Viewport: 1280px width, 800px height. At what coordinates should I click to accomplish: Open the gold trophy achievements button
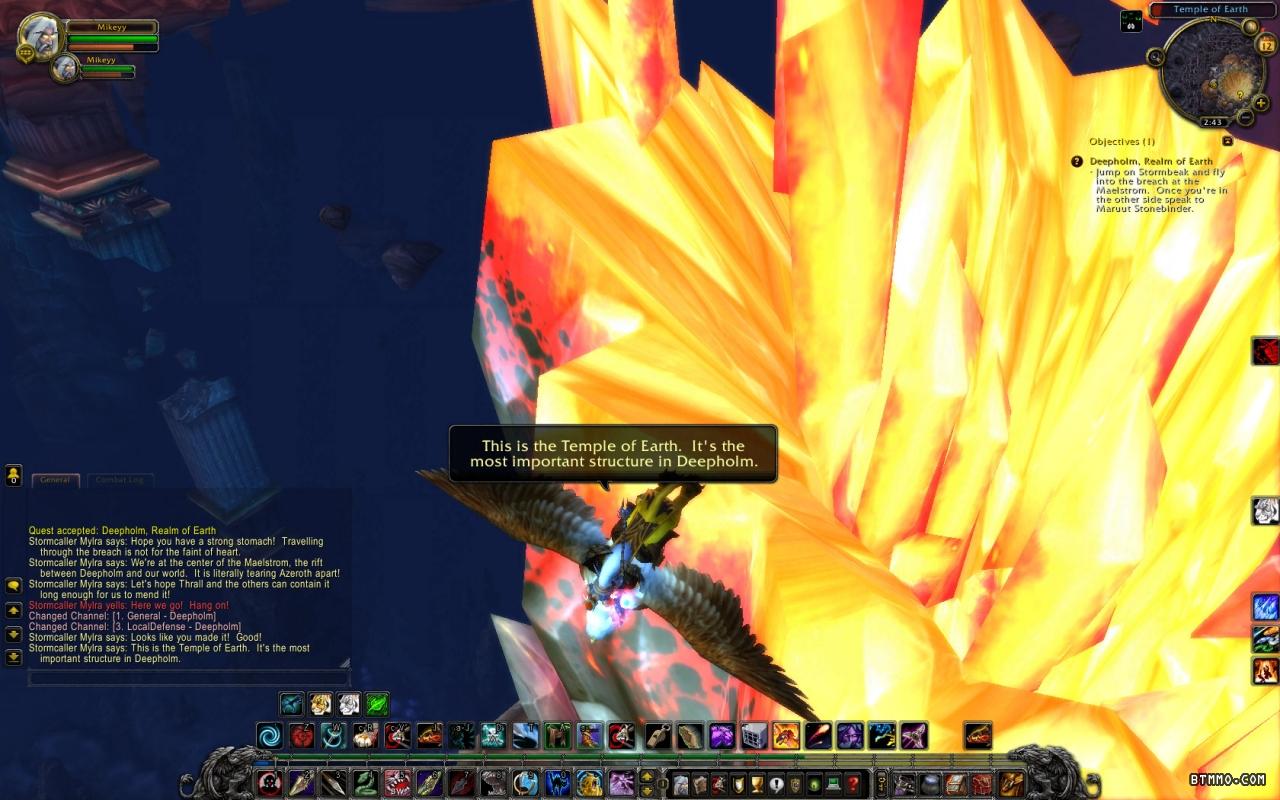pos(757,784)
